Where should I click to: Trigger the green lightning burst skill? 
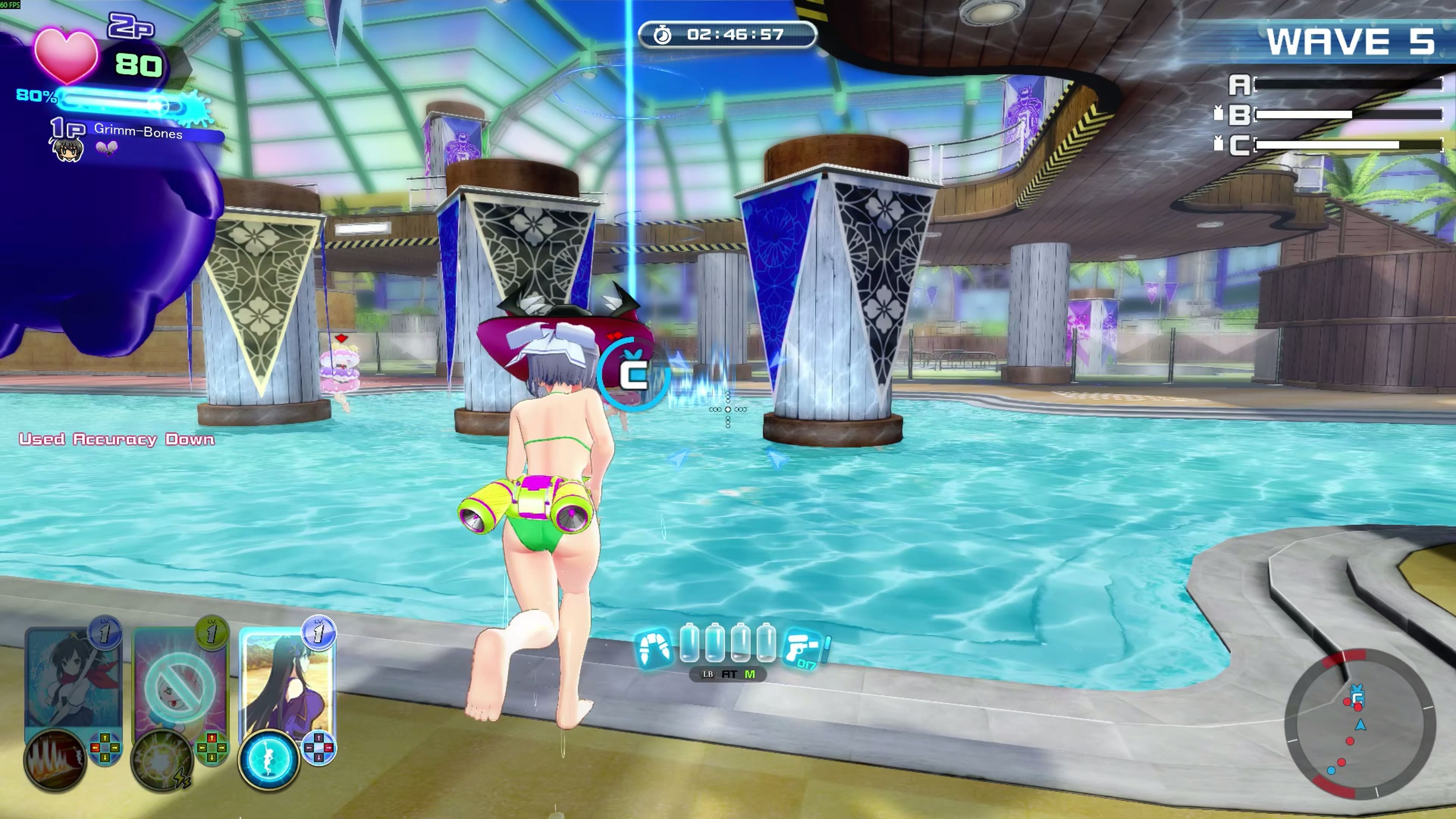[x=162, y=760]
